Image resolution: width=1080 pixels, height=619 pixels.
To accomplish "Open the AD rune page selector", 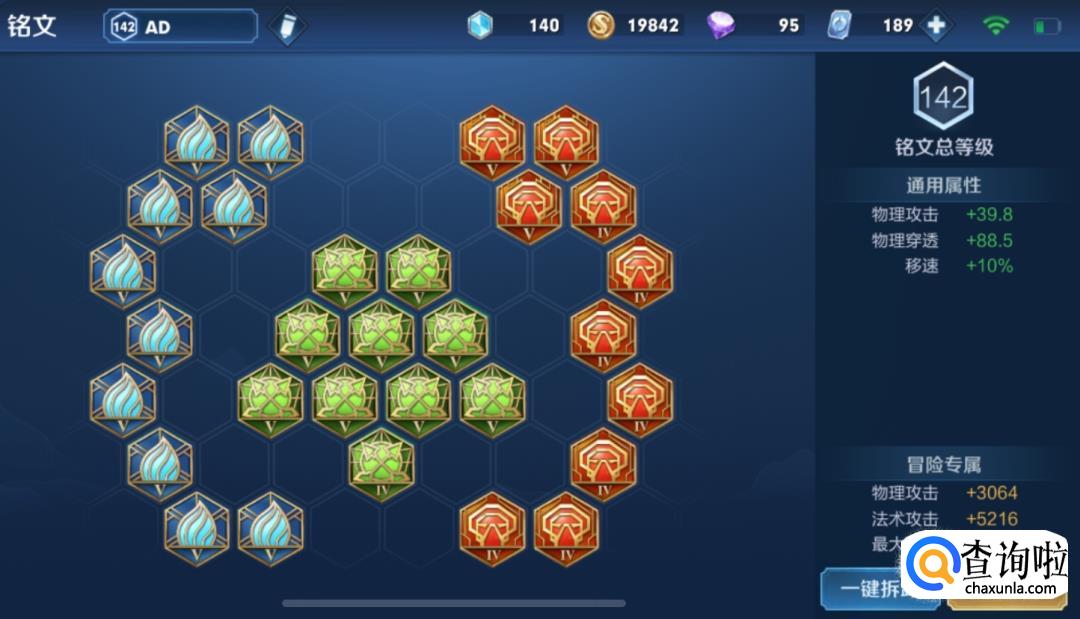I will tap(180, 27).
